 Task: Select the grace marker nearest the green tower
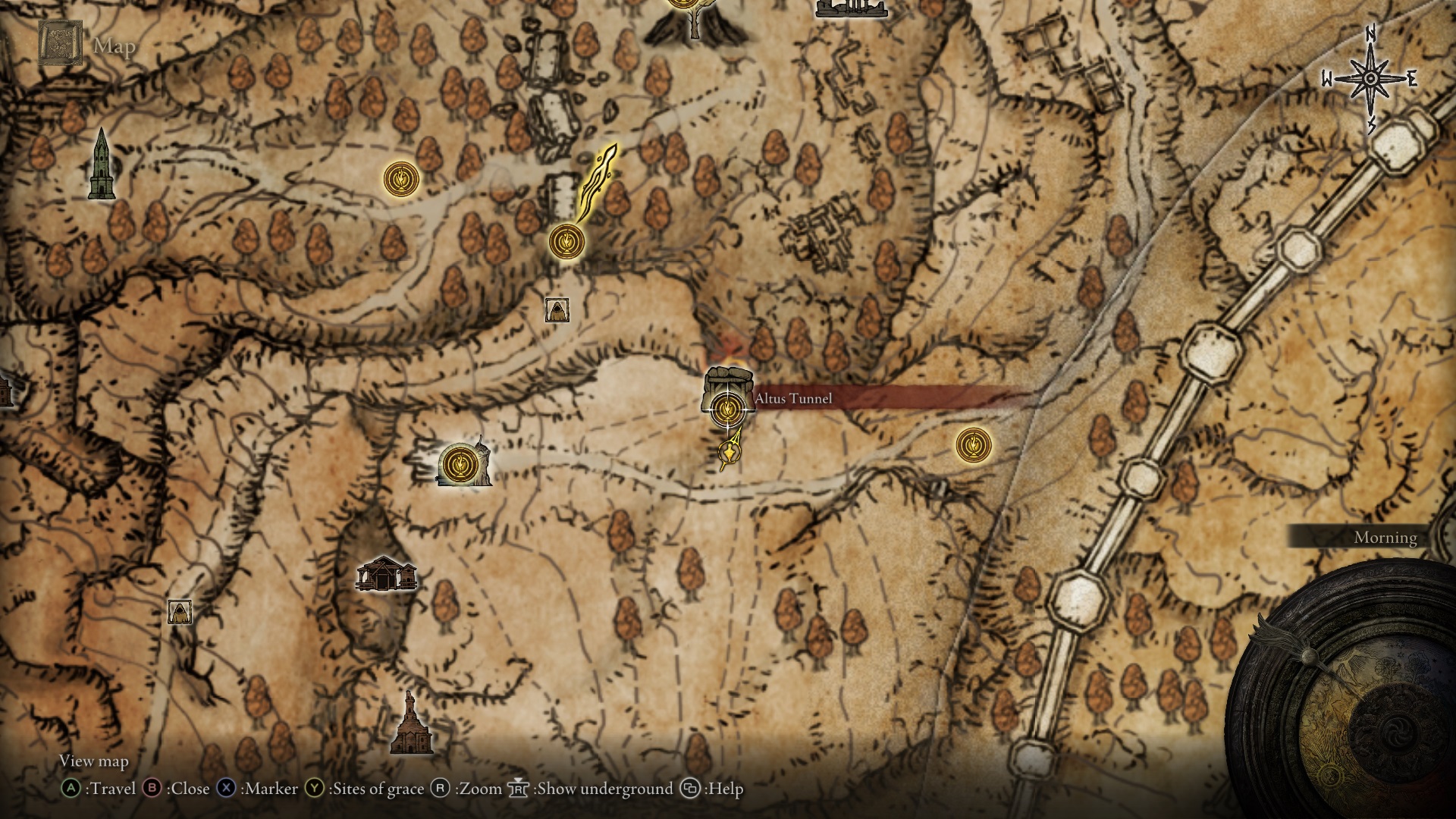(x=400, y=180)
